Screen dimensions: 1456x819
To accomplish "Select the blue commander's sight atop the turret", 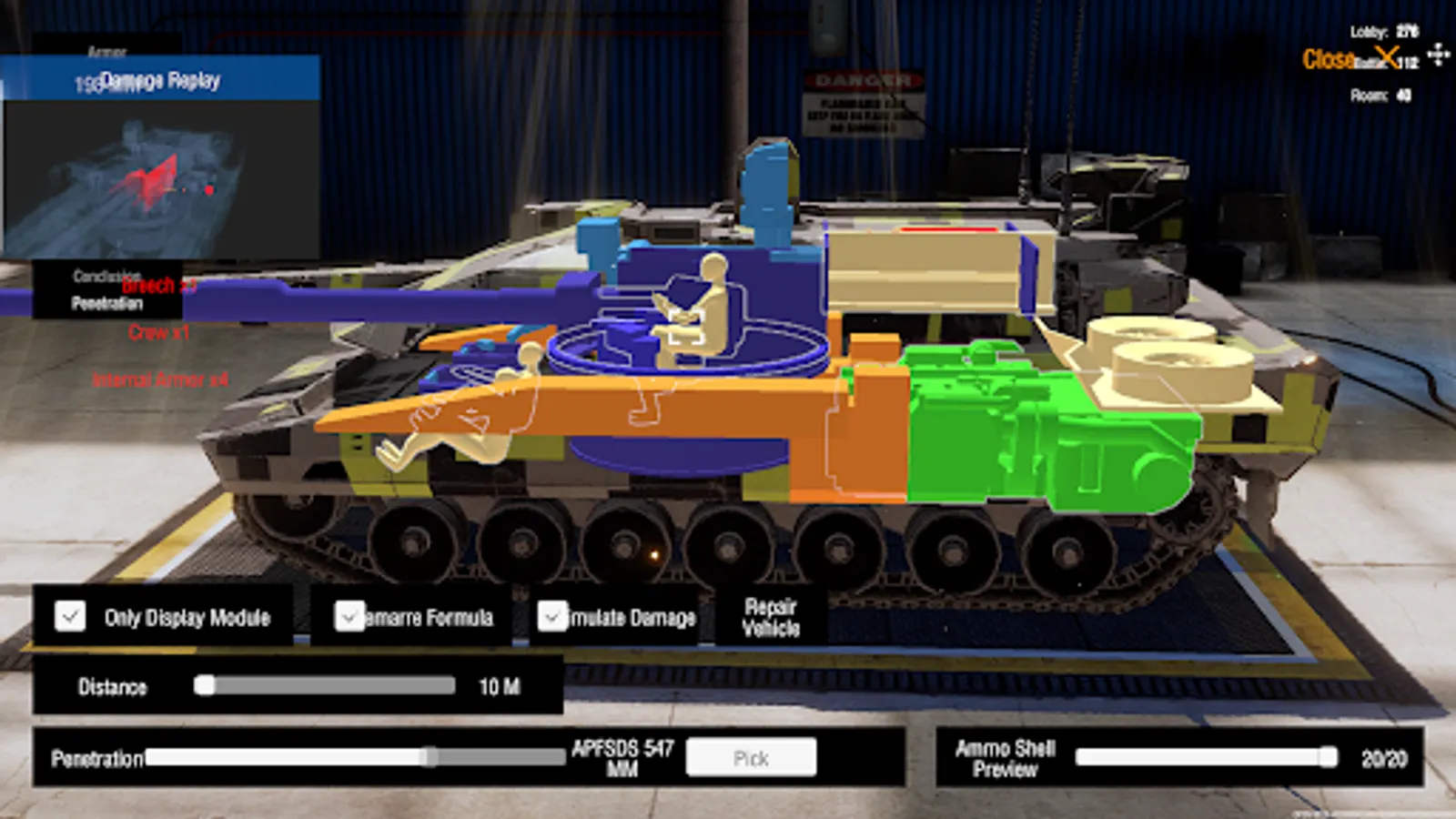I will pos(769,182).
